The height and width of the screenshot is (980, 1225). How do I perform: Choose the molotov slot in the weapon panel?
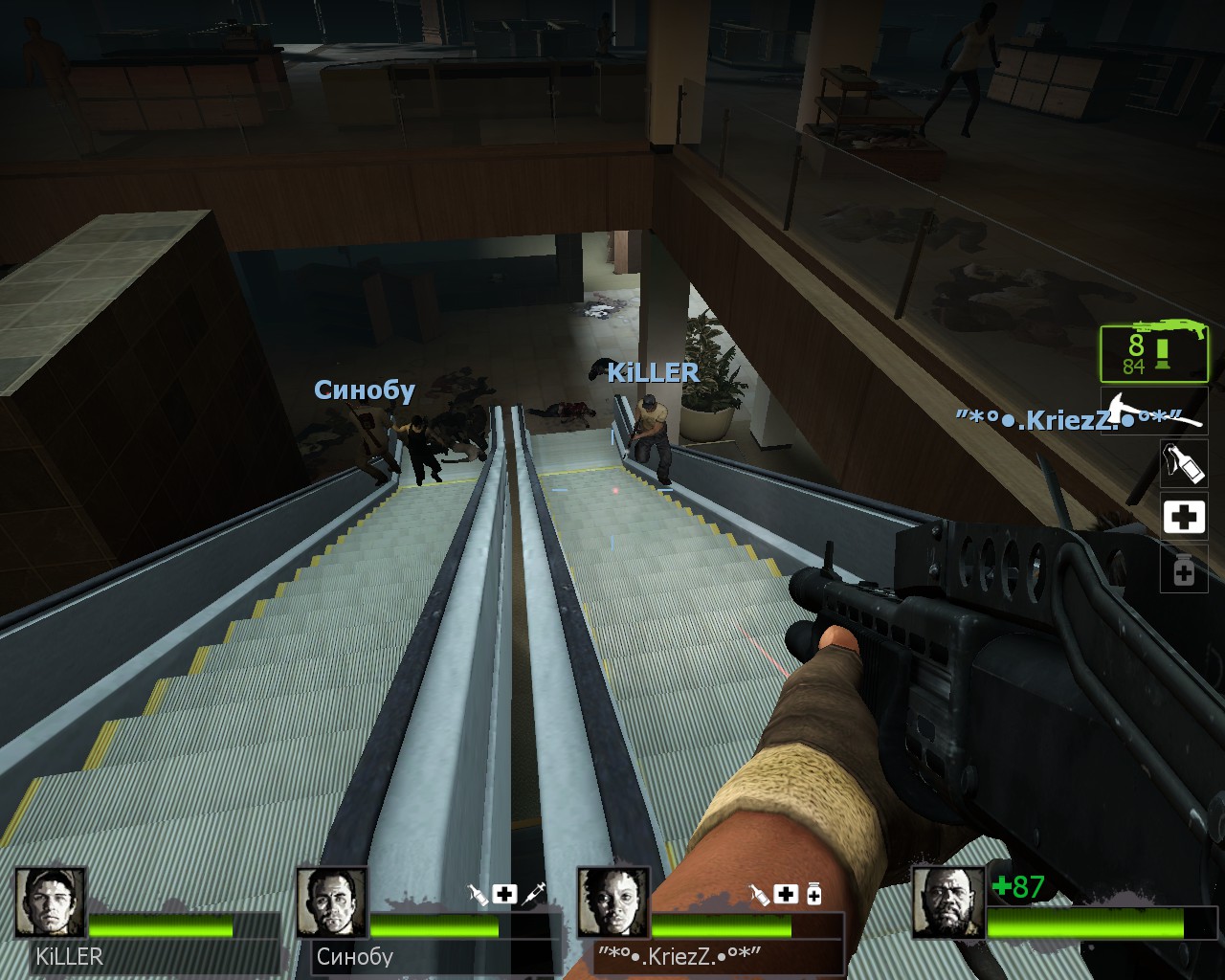coord(1183,462)
